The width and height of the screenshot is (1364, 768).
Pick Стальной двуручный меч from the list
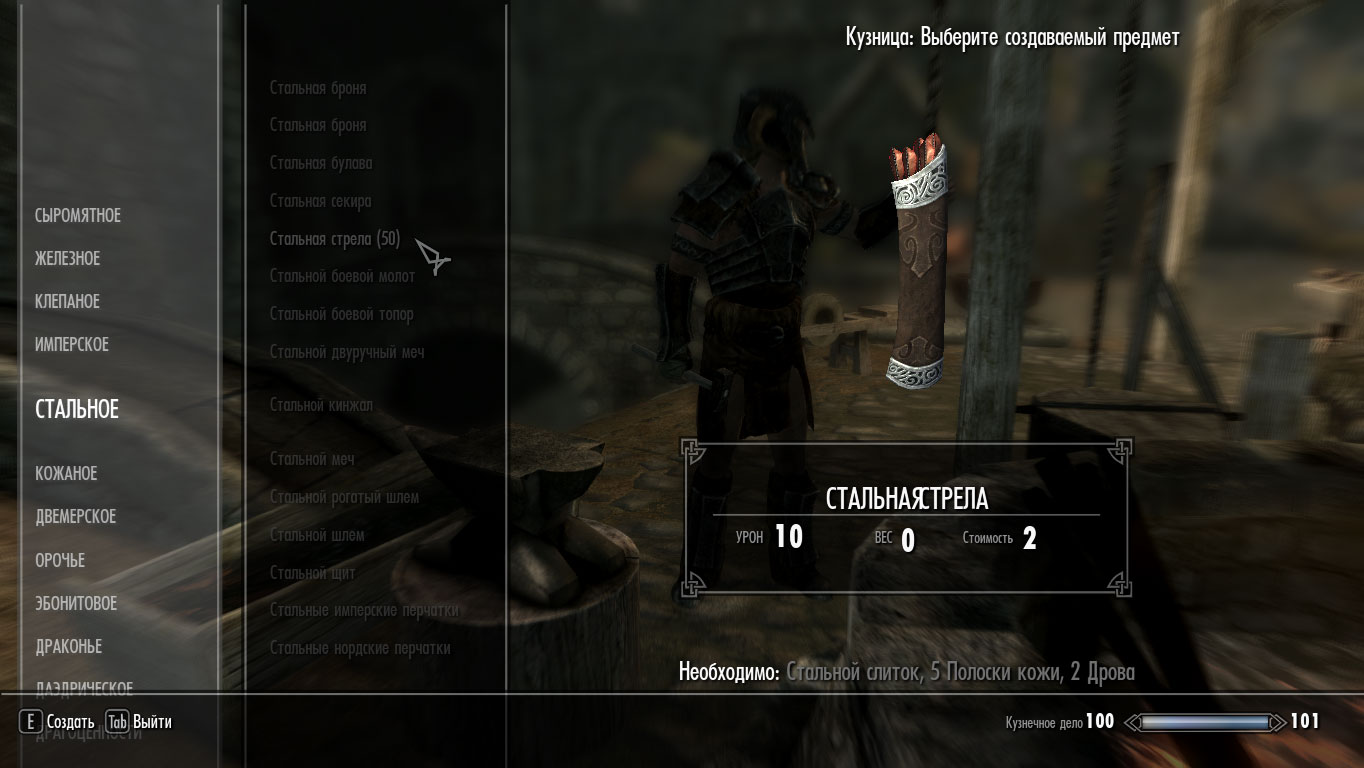tap(347, 353)
